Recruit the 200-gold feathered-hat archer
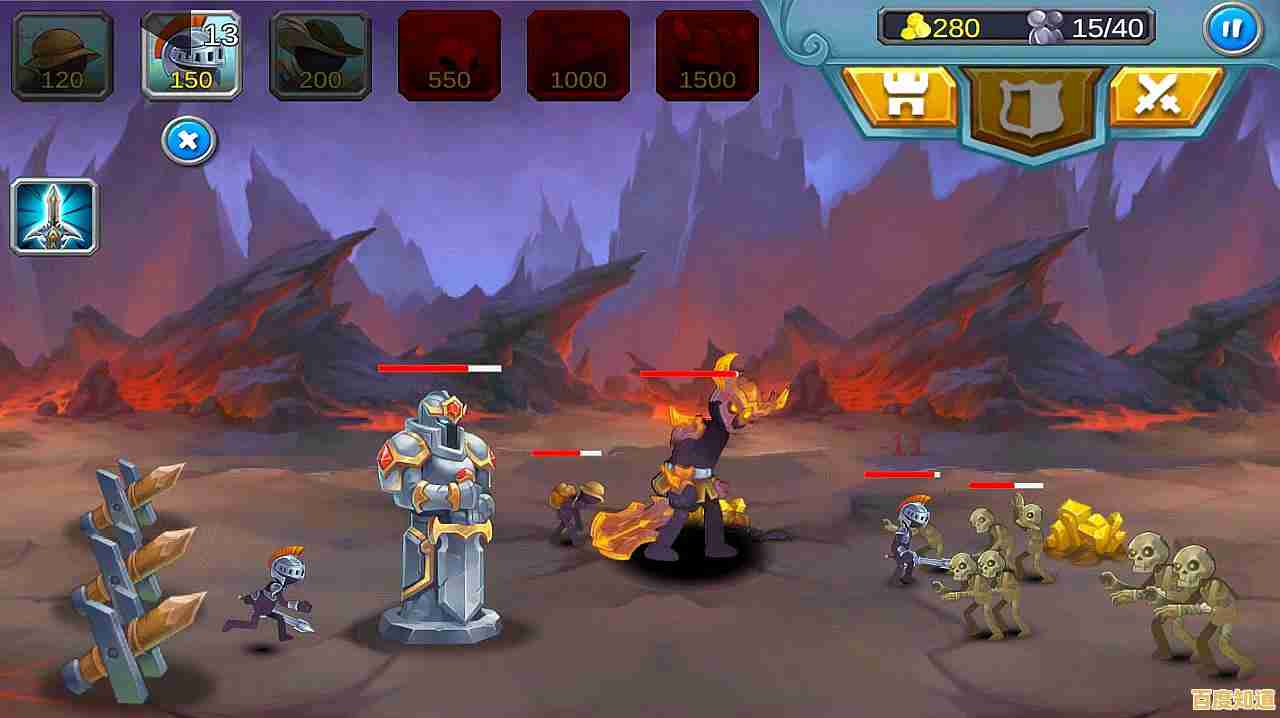 click(320, 55)
